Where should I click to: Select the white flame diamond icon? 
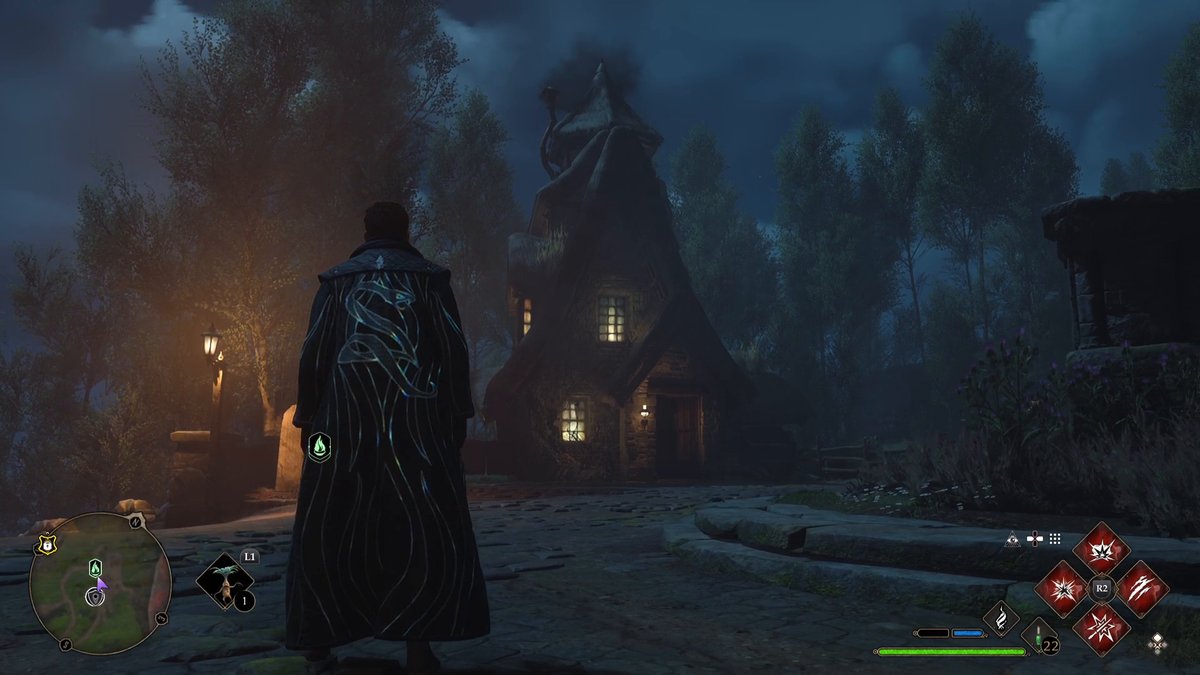click(1000, 617)
